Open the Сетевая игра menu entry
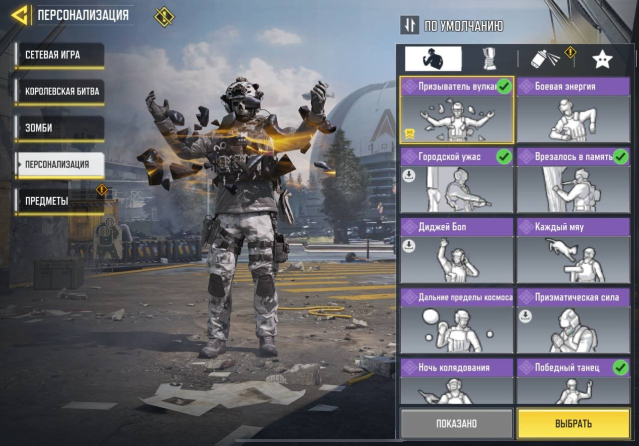 click(x=58, y=54)
